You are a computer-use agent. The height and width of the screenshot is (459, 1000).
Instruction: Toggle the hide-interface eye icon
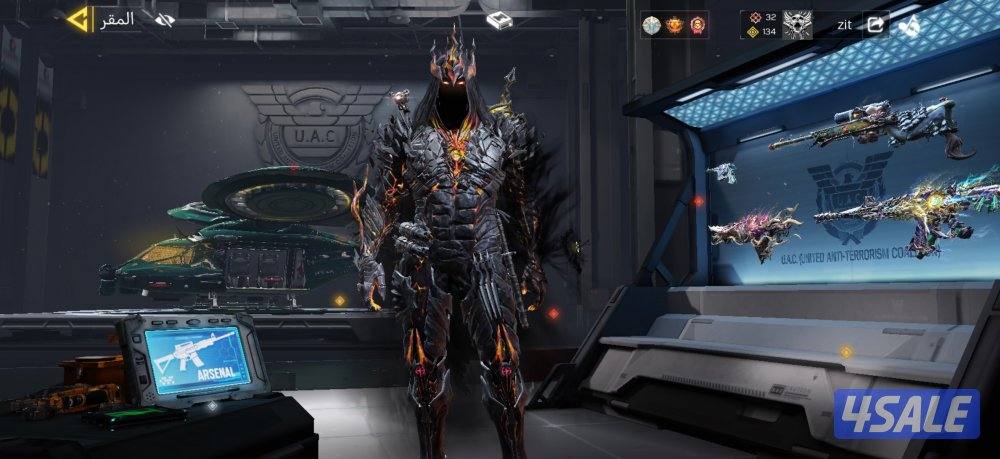[x=164, y=19]
